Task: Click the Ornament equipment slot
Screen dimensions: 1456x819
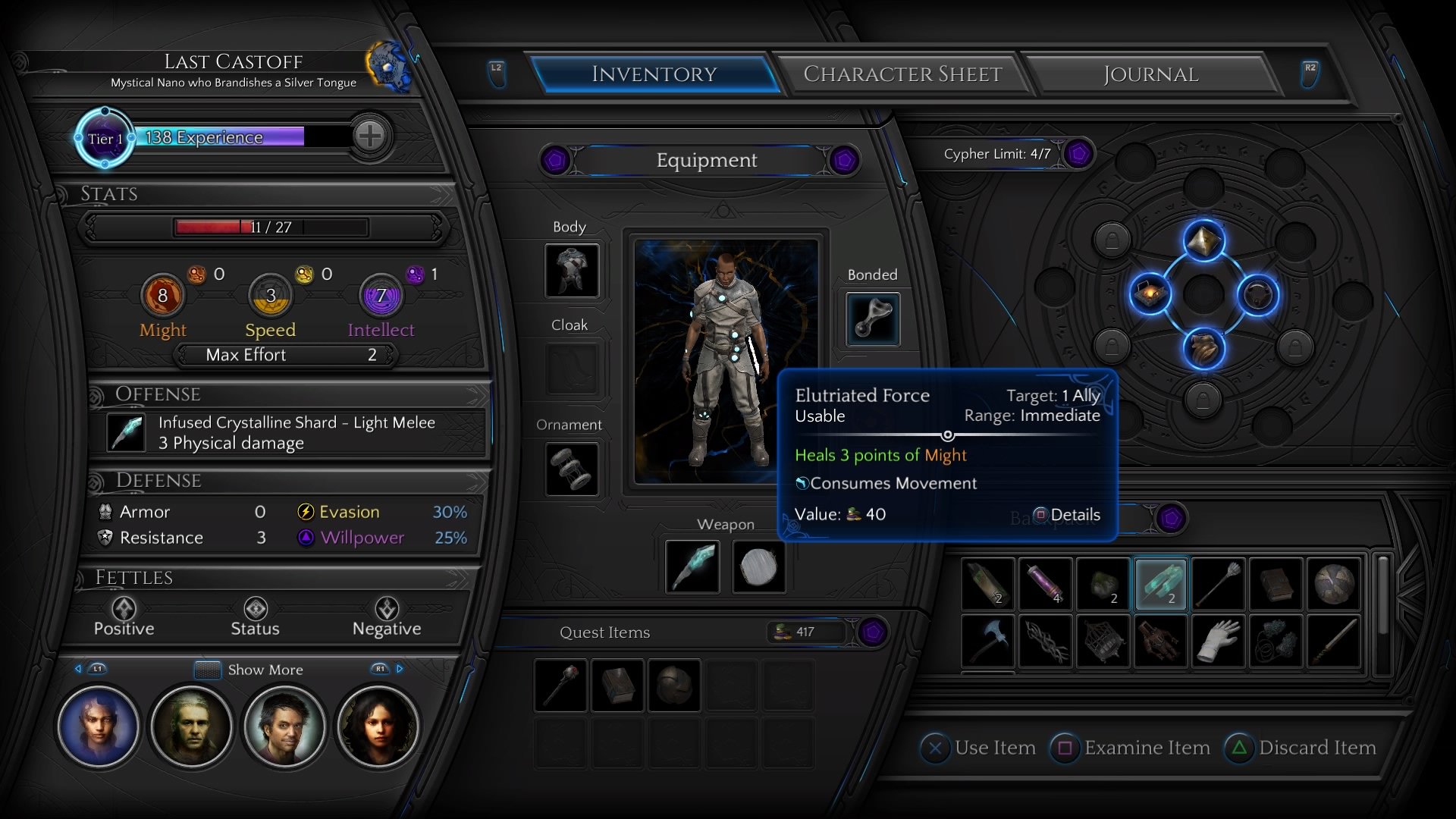Action: click(571, 469)
